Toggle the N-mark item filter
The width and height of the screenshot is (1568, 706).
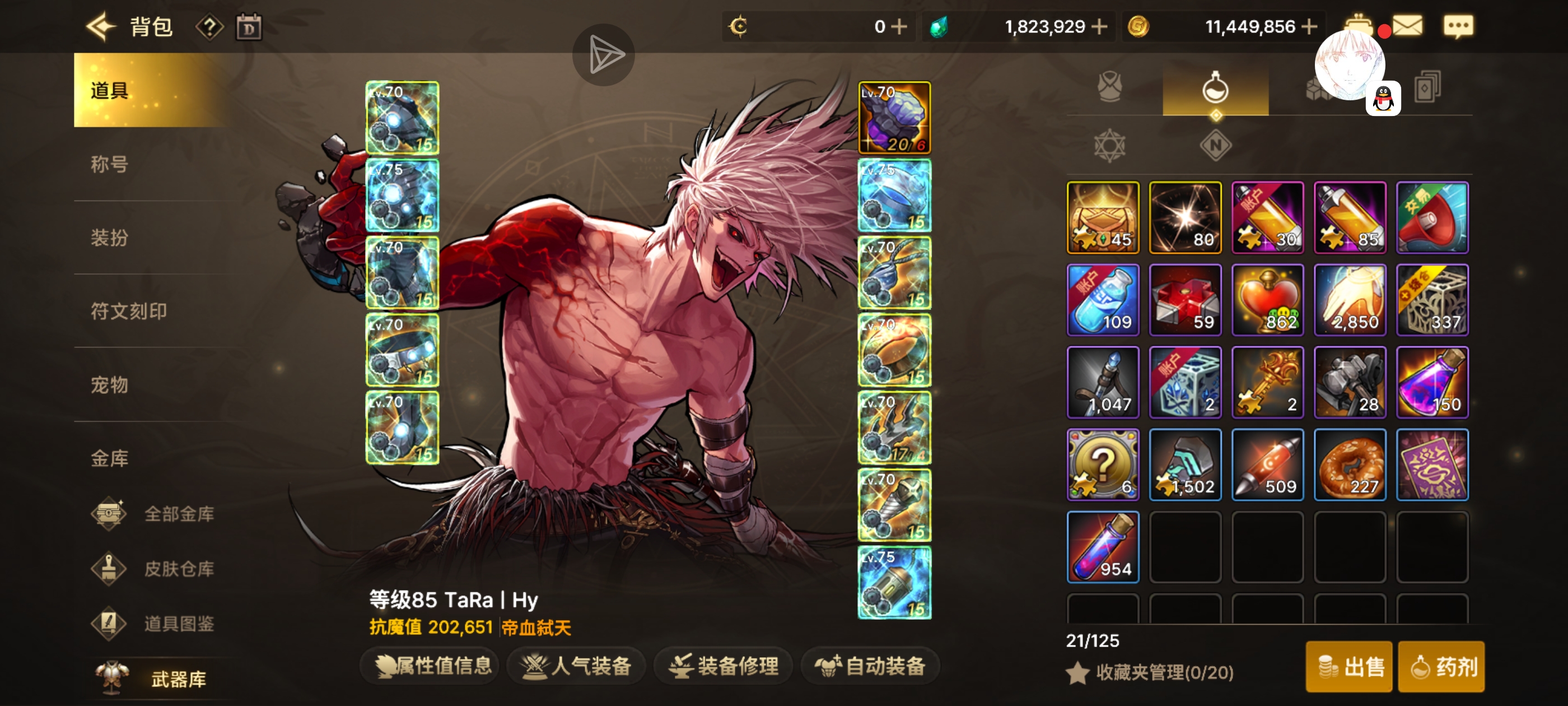[x=1217, y=145]
